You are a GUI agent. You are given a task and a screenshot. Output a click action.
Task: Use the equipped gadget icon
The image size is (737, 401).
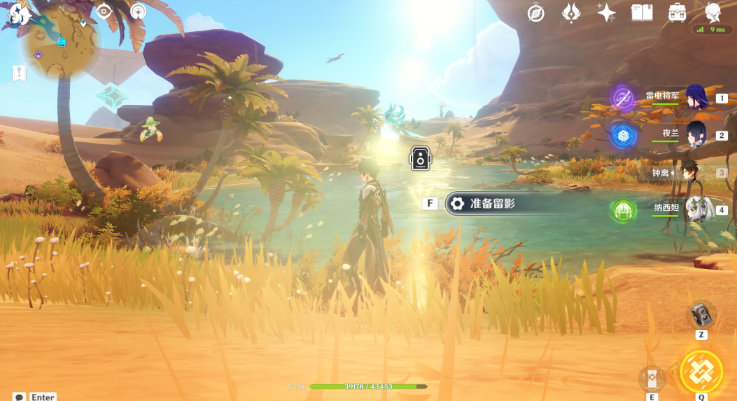click(x=702, y=314)
